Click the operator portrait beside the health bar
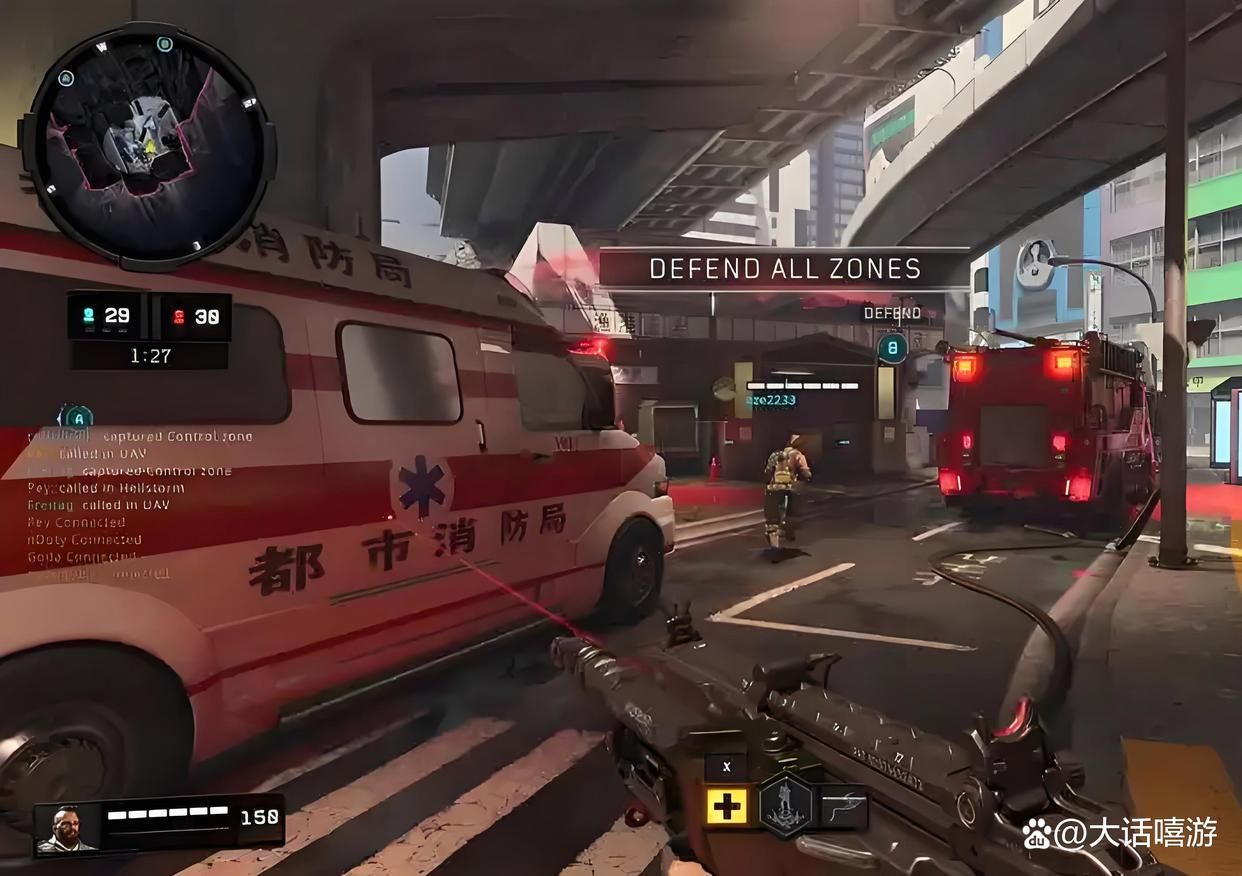 tap(67, 828)
